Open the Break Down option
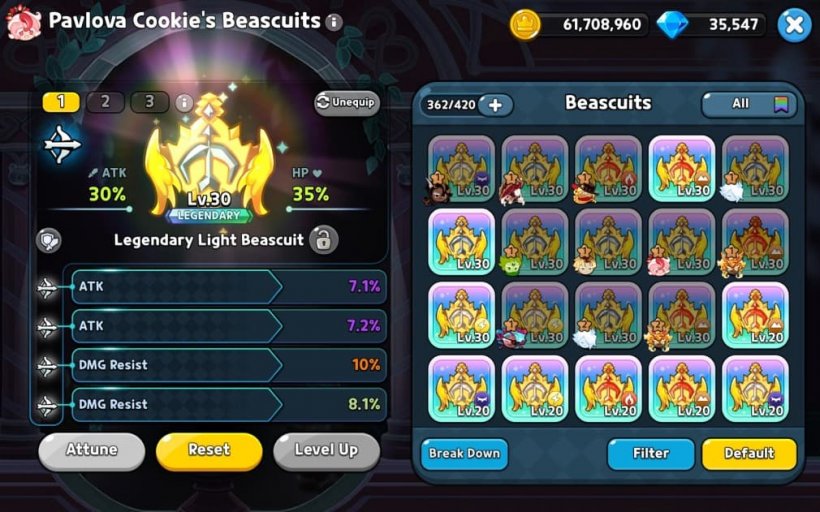 click(x=464, y=453)
